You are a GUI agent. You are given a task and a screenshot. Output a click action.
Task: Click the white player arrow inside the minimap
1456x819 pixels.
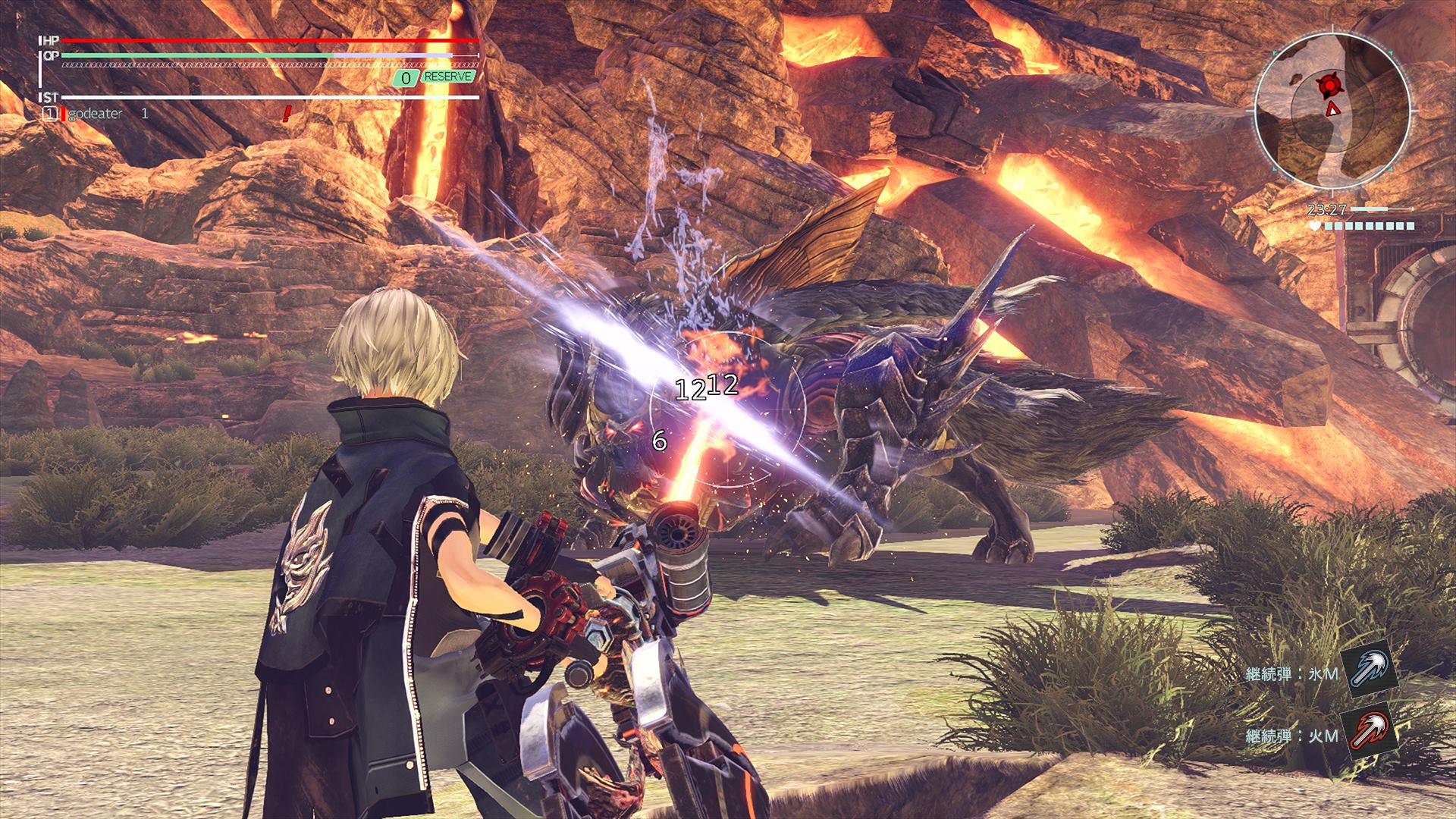(x=1332, y=110)
